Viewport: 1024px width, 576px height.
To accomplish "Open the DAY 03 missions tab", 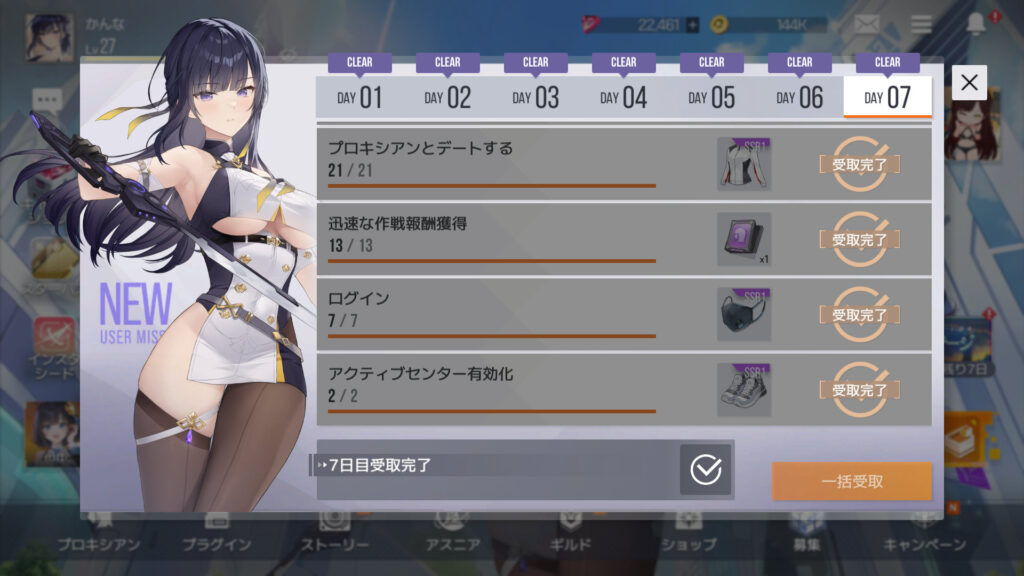I will pos(535,97).
